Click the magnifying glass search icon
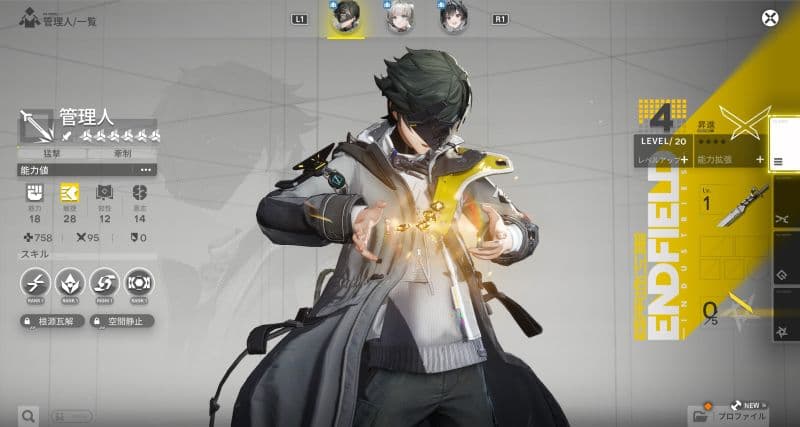 click(28, 415)
